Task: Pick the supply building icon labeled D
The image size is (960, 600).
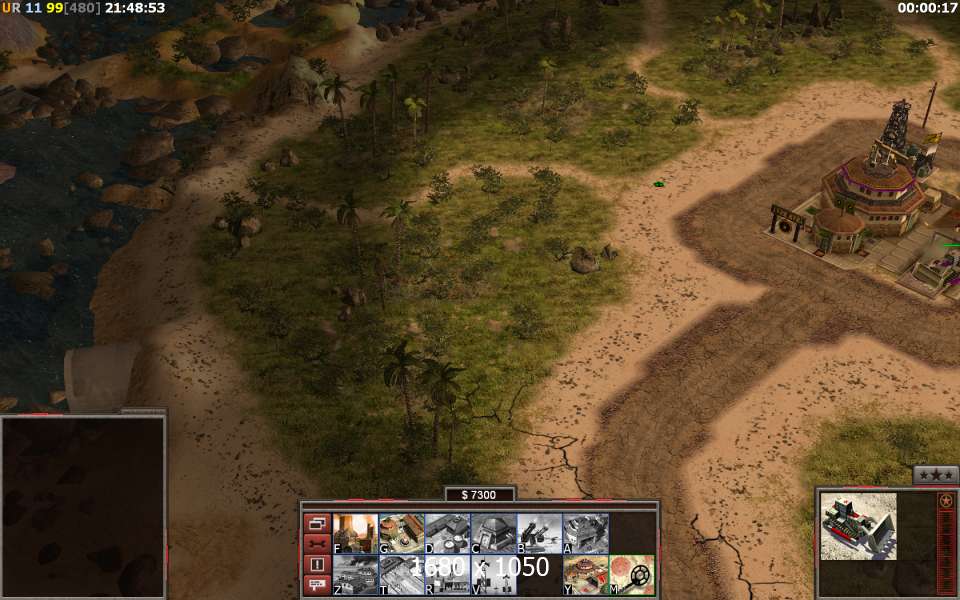Action: pyautogui.click(x=447, y=533)
